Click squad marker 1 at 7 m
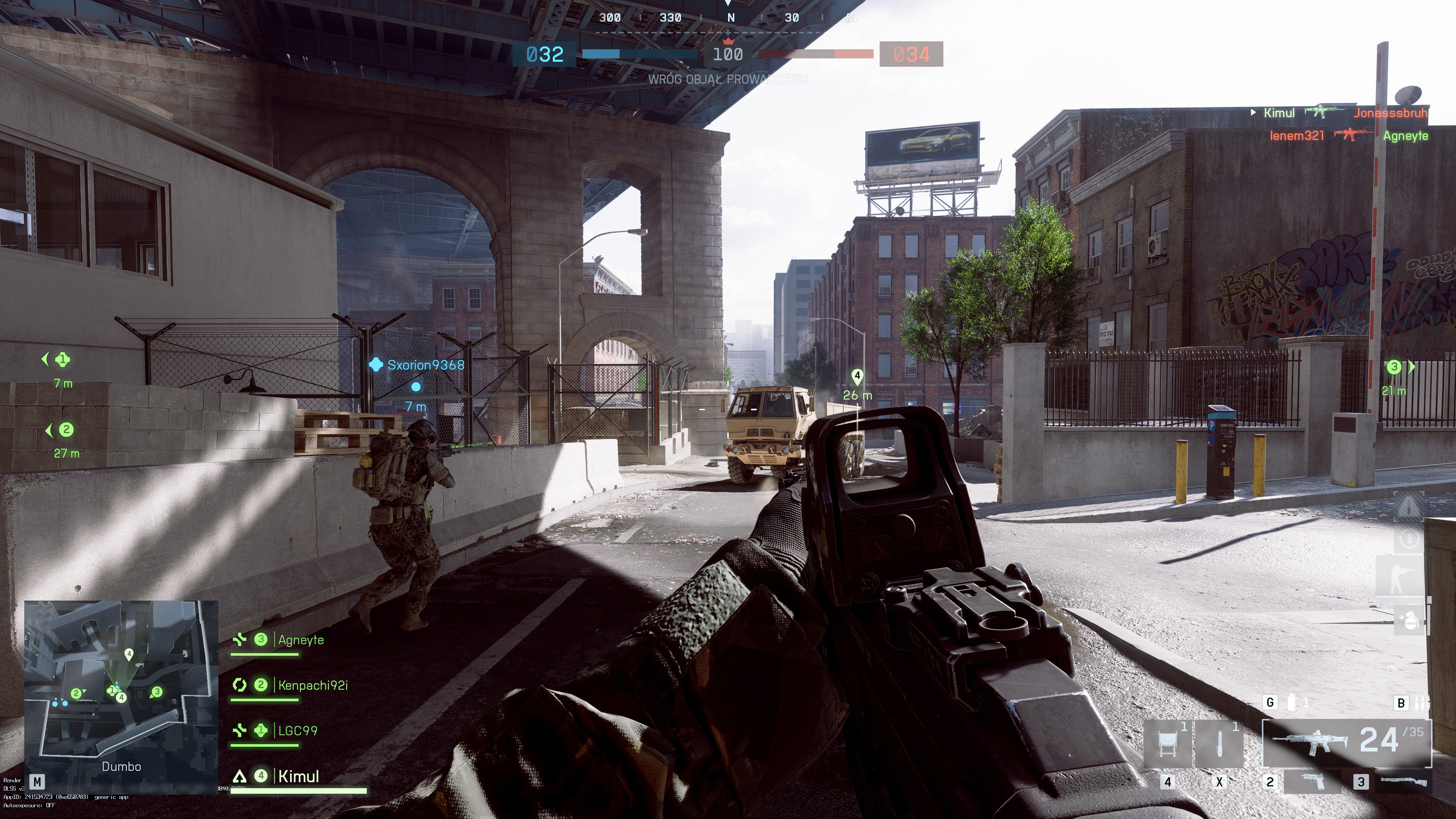This screenshot has height=819, width=1456. (62, 359)
